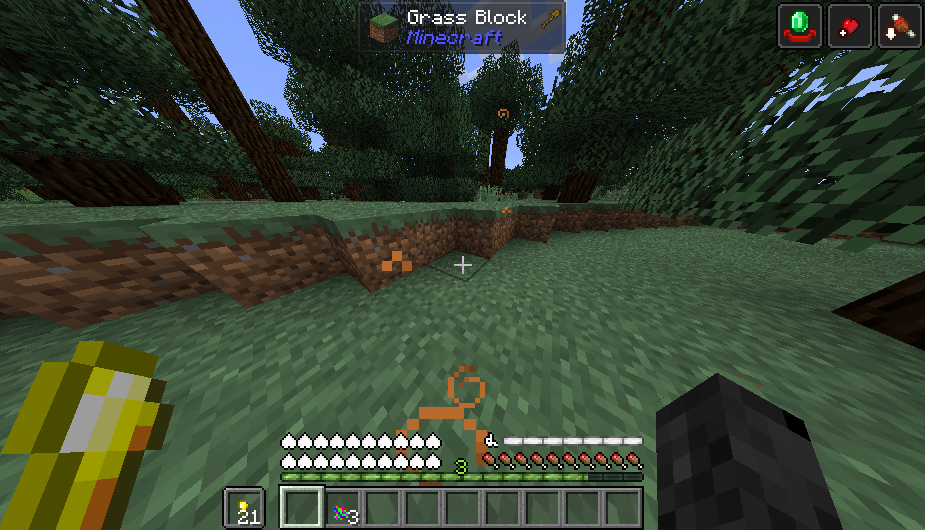Click the Grass Block tooltip panel
This screenshot has width=925, height=530.
(462, 27)
